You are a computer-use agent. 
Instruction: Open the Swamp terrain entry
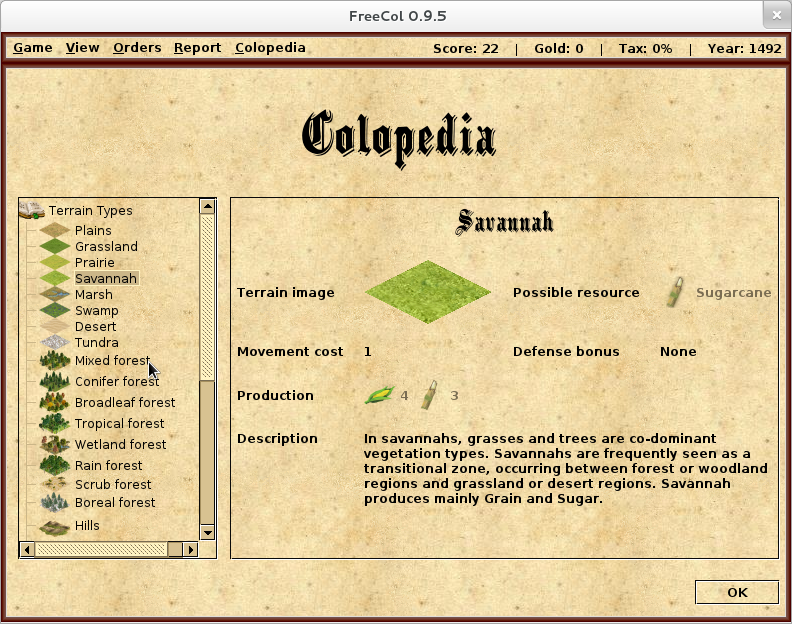tap(96, 310)
